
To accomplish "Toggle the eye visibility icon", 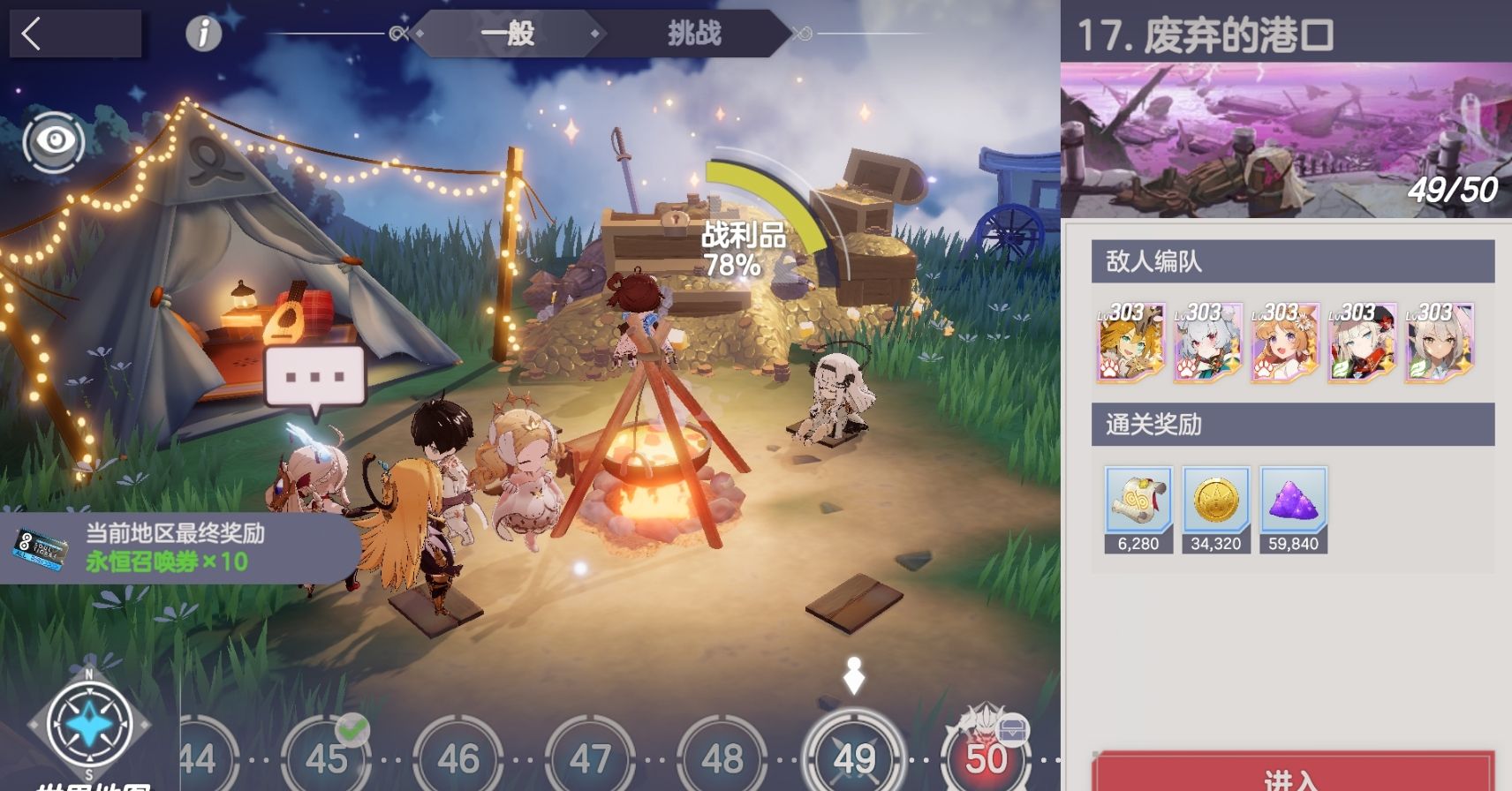I will pos(55,139).
